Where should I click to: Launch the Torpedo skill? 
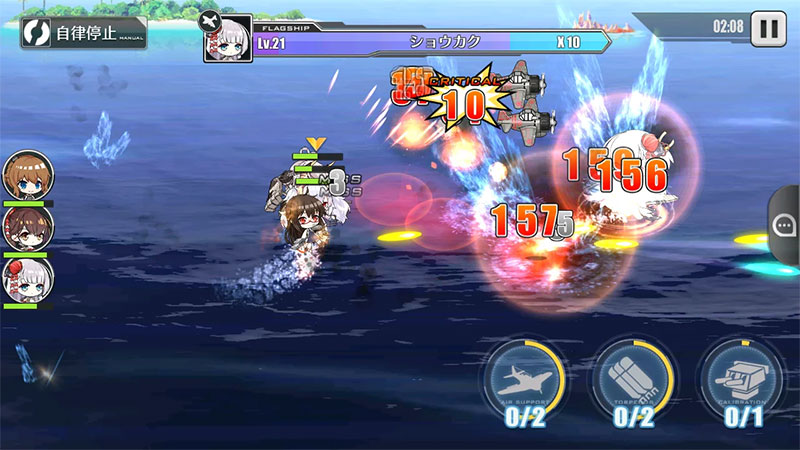(x=633, y=381)
